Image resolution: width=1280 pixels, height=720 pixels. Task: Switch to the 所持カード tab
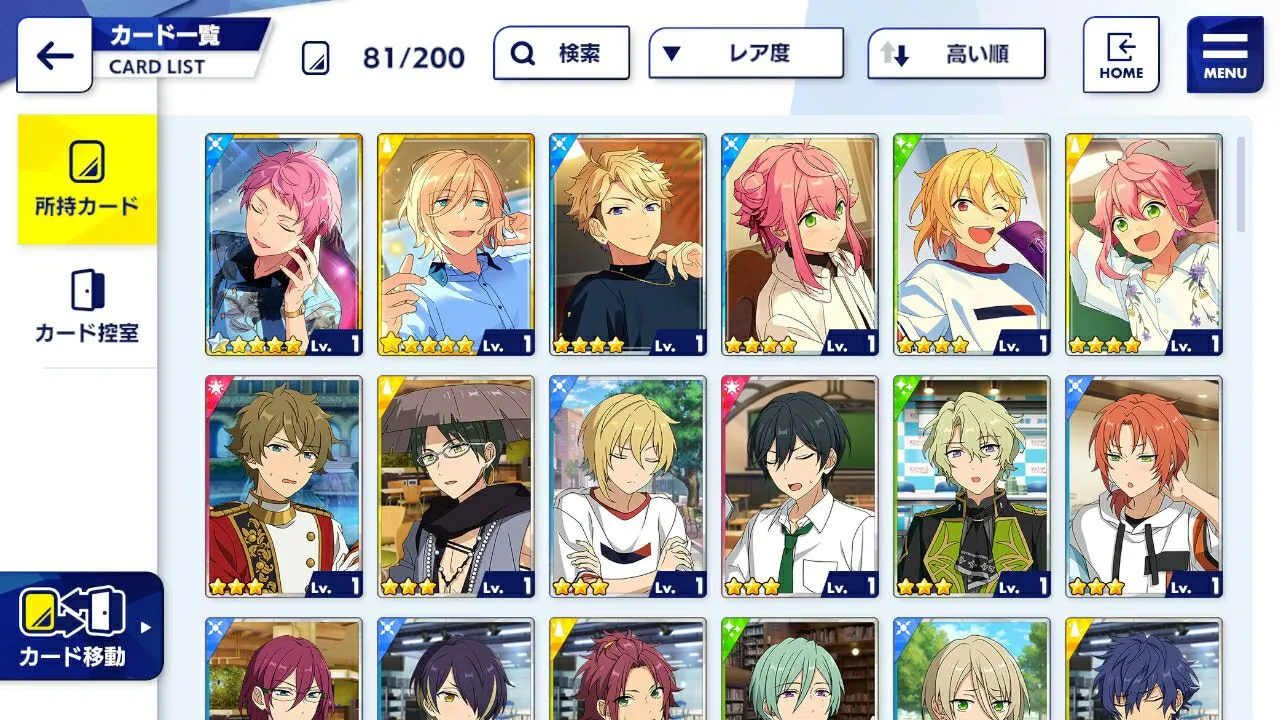pos(87,180)
